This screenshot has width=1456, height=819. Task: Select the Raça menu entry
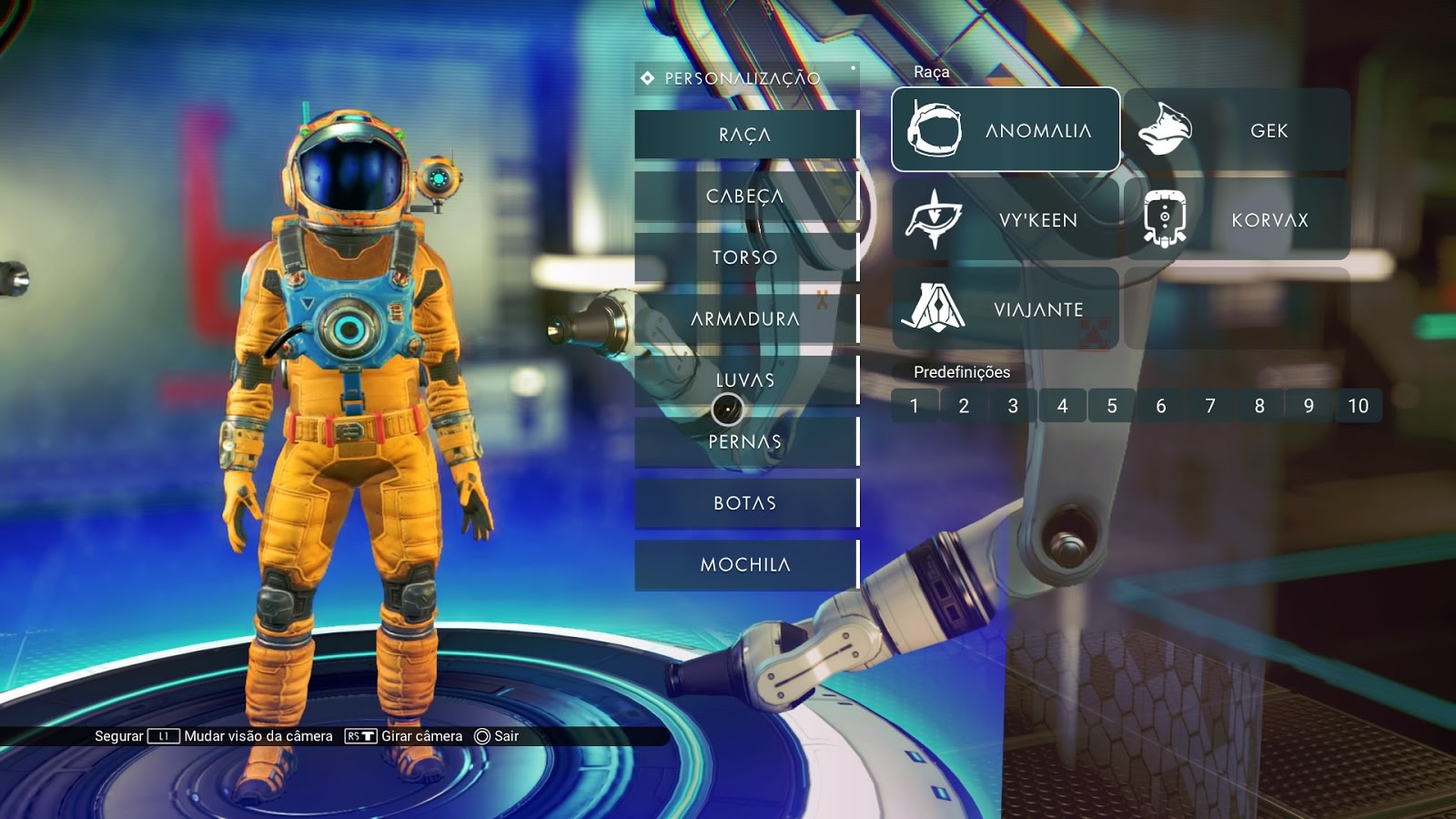point(744,134)
